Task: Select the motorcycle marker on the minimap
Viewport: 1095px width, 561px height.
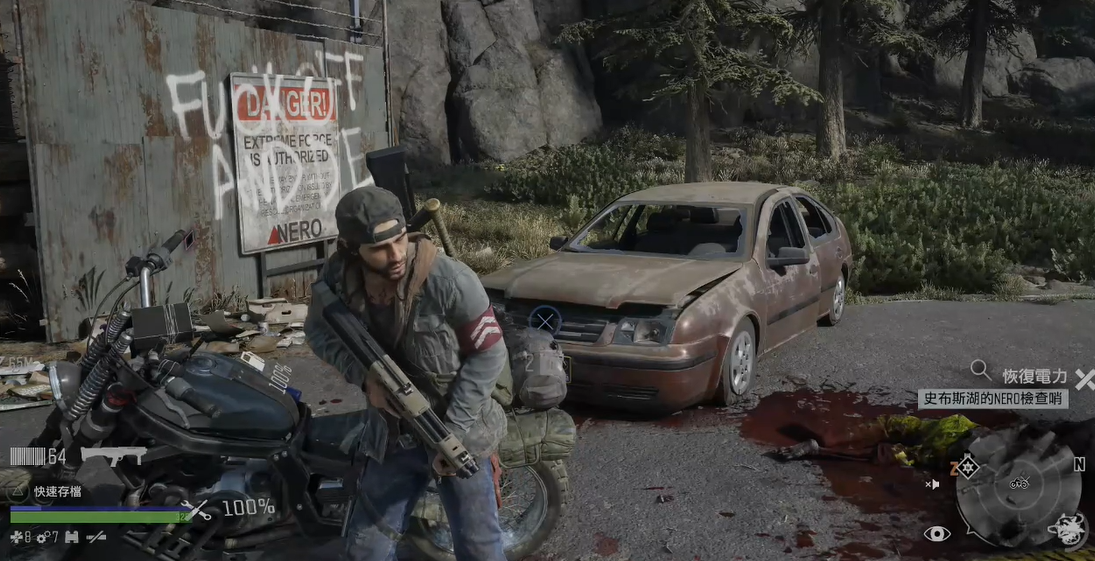Action: pyautogui.click(x=1019, y=482)
